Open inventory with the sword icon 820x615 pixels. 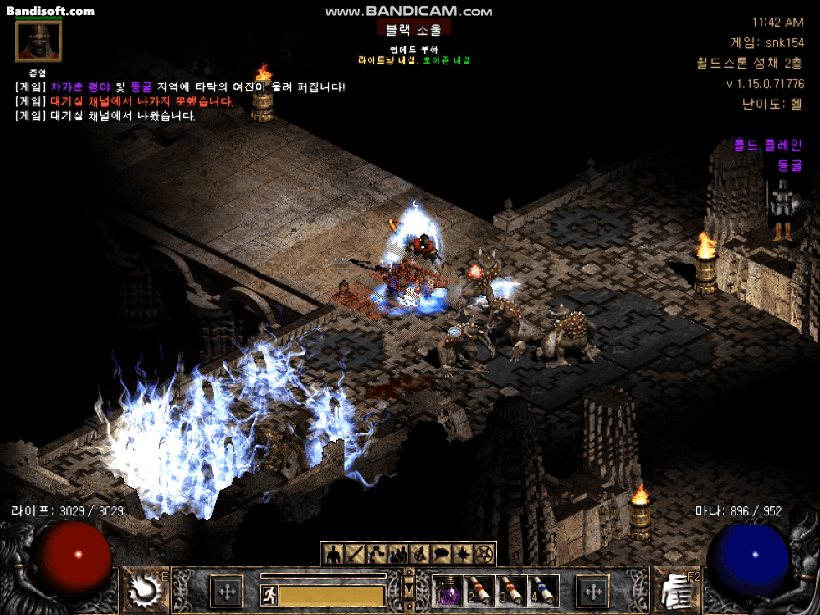click(357, 553)
